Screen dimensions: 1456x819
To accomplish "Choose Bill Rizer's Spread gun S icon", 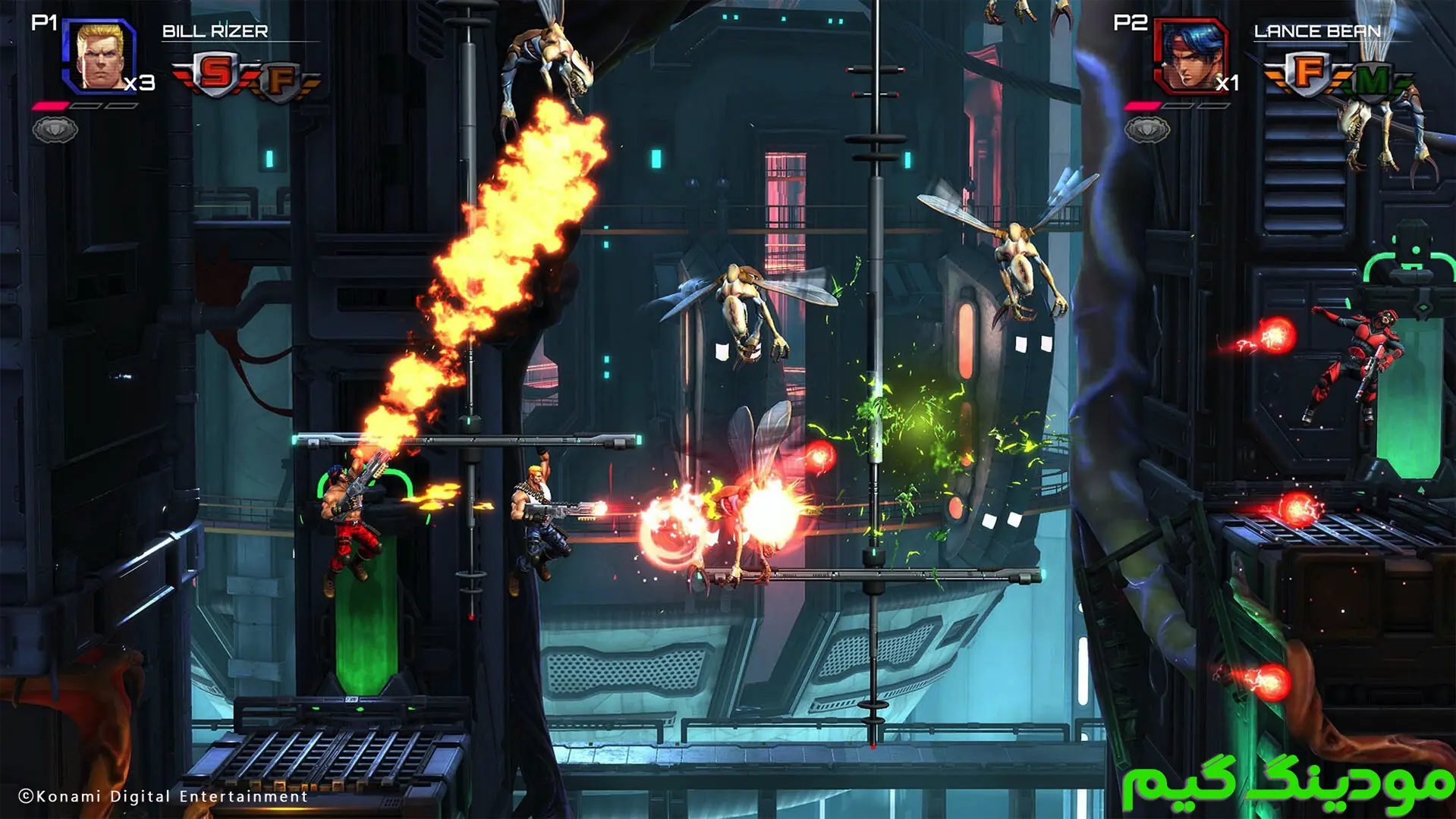I will pyautogui.click(x=215, y=74).
